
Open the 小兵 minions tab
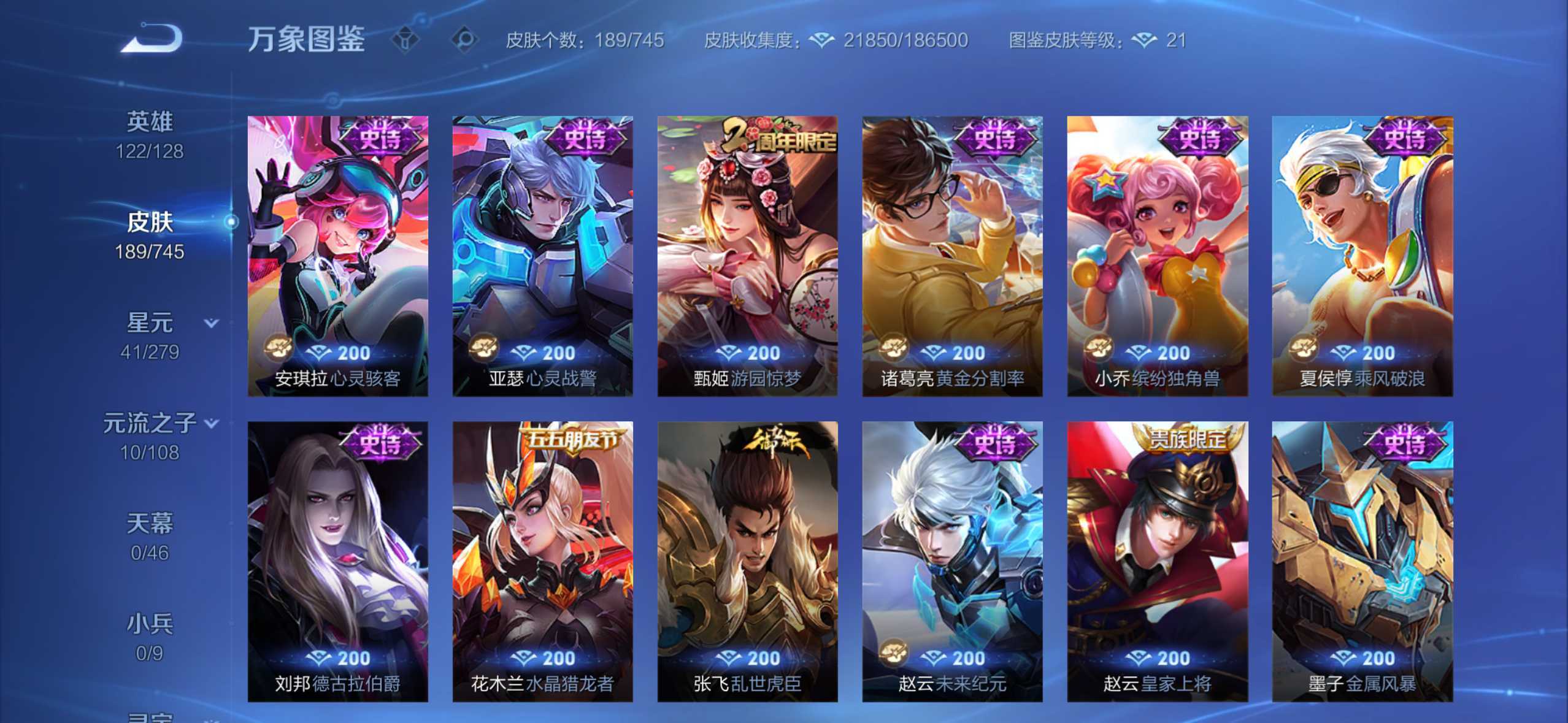point(150,637)
